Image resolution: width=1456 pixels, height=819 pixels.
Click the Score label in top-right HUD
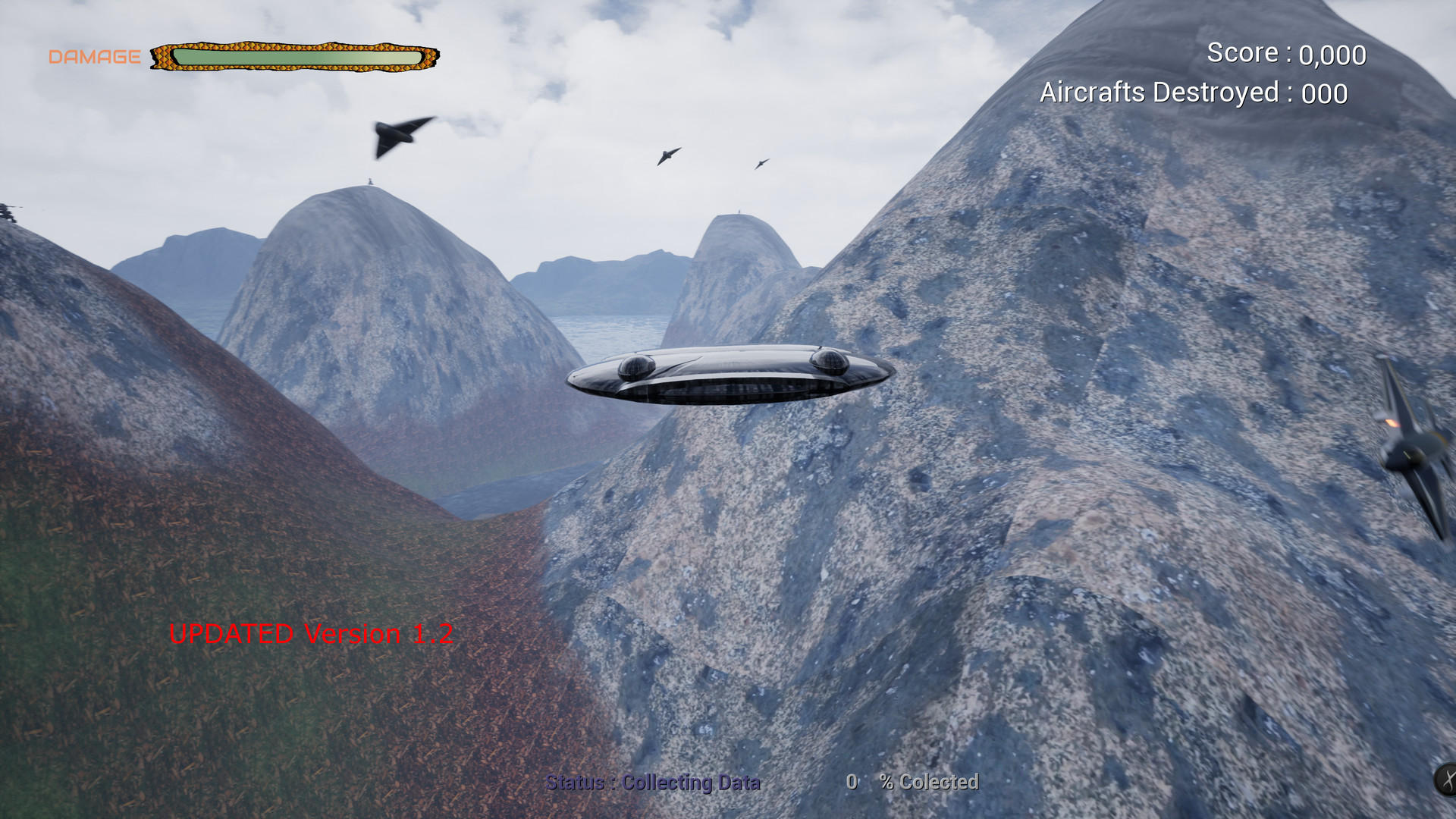(1244, 52)
